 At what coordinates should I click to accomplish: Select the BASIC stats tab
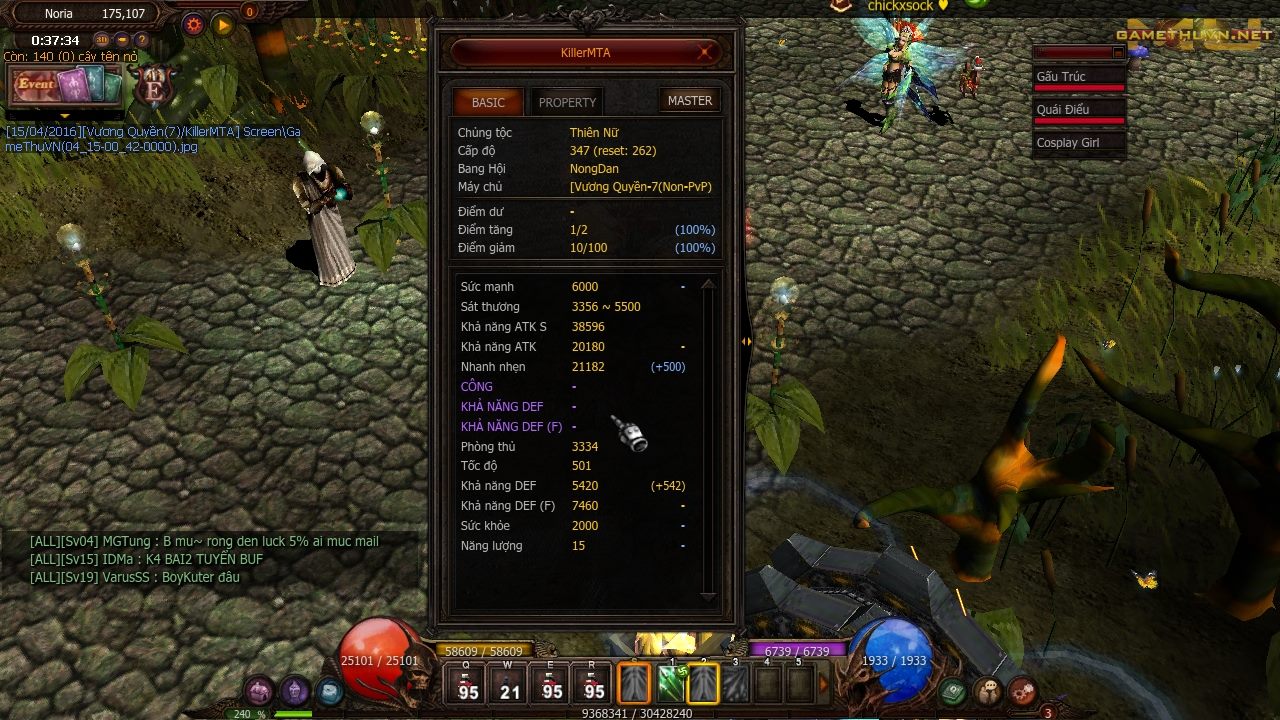pyautogui.click(x=488, y=102)
